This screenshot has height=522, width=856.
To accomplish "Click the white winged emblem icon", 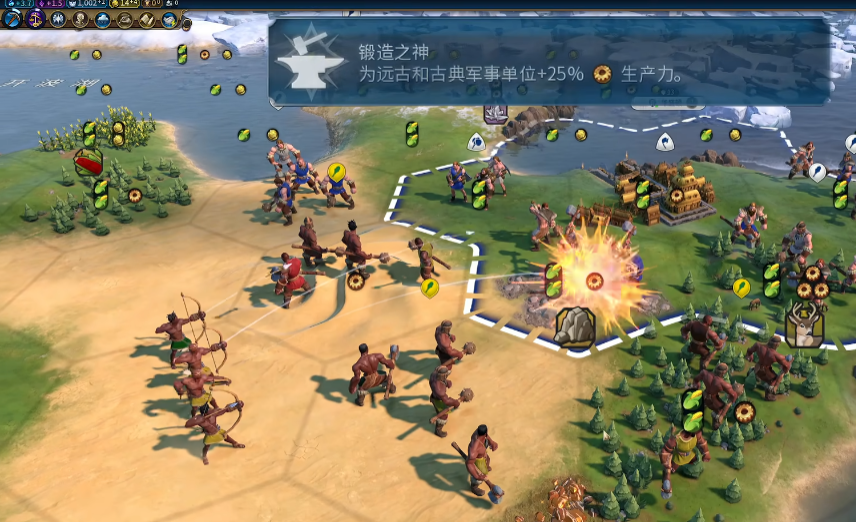I will coord(57,19).
